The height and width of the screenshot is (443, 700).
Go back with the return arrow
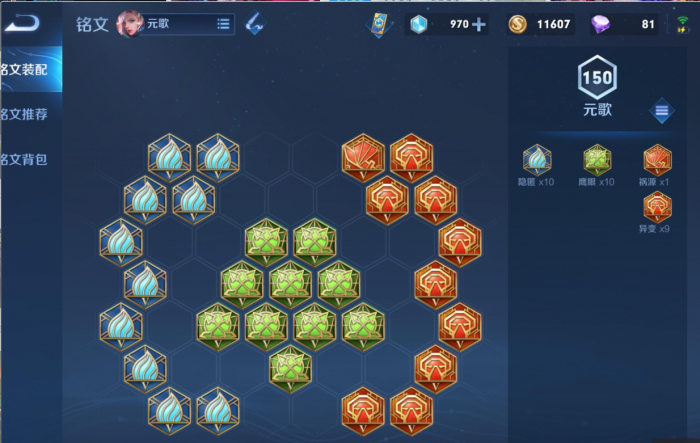coord(22,23)
